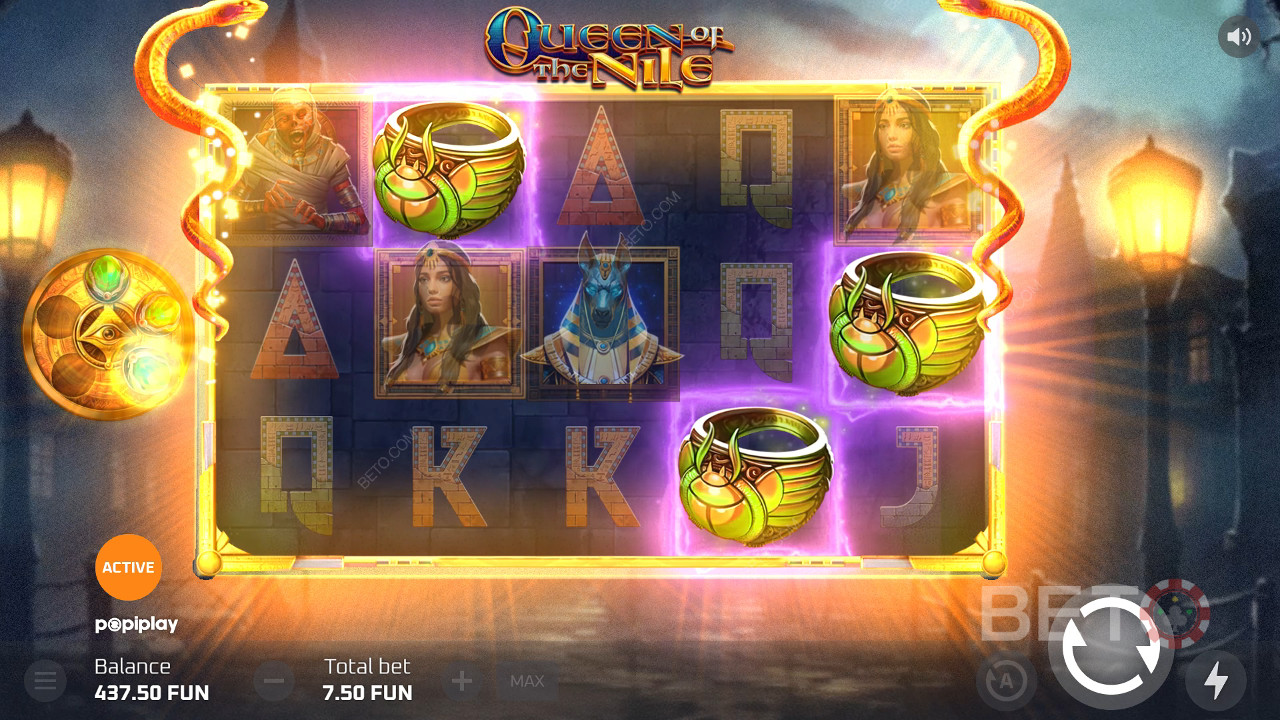Activate turbo mode lightning bolt button

tap(1215, 681)
